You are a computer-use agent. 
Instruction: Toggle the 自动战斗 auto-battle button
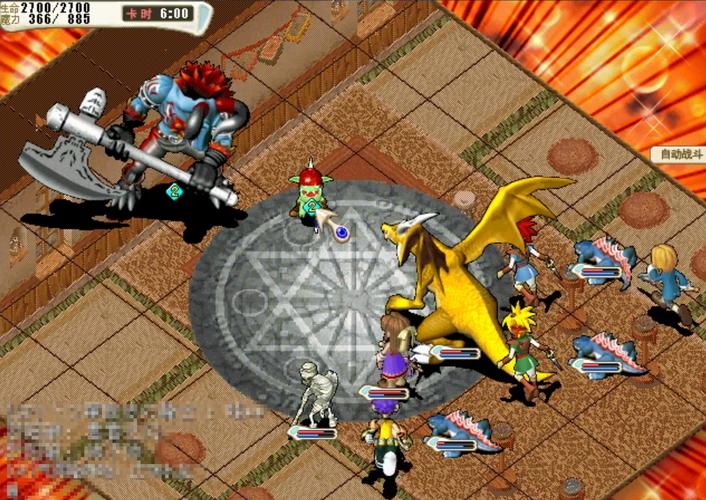[x=678, y=155]
